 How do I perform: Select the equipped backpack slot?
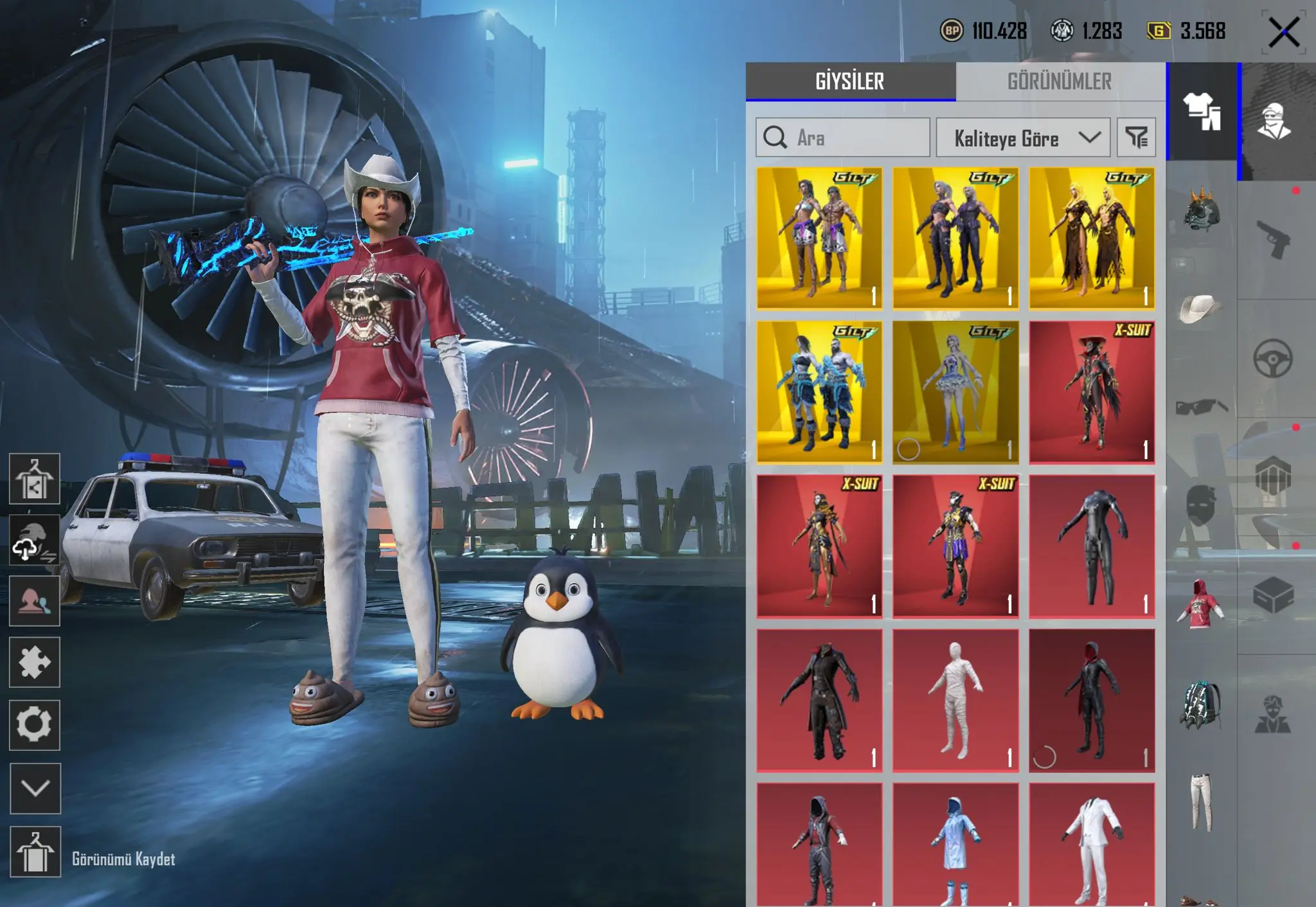click(1200, 705)
